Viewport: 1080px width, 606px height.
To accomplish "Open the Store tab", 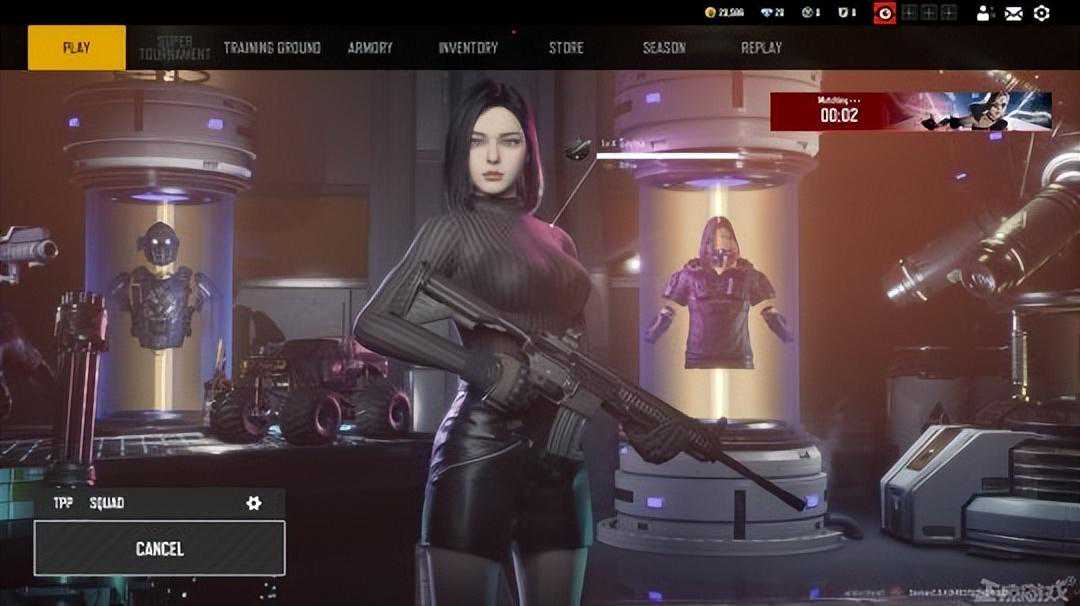I will tap(566, 48).
